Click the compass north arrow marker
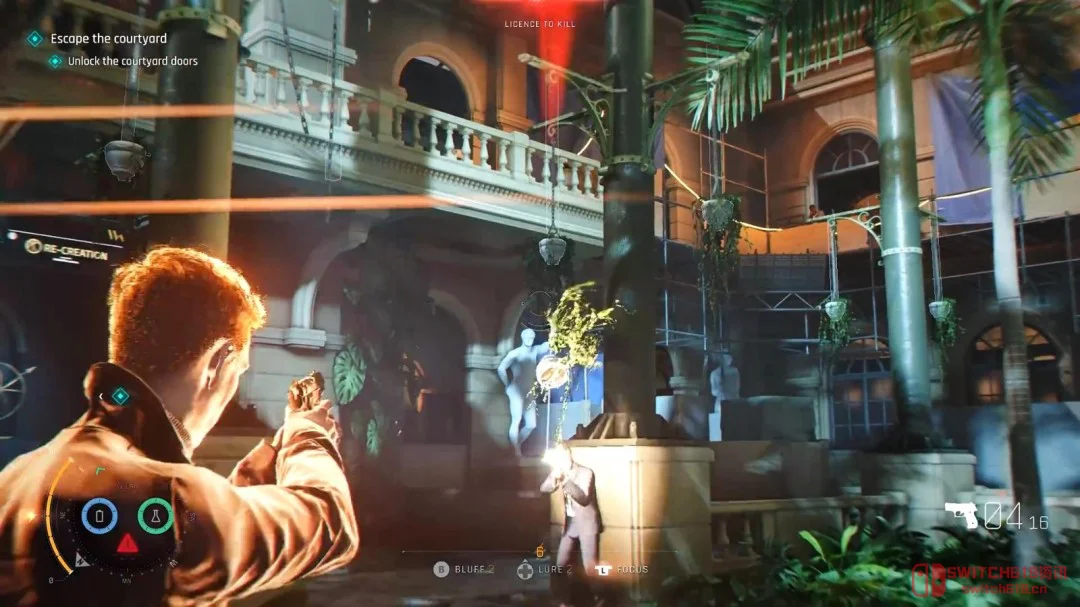The image size is (1080, 607). point(84,559)
